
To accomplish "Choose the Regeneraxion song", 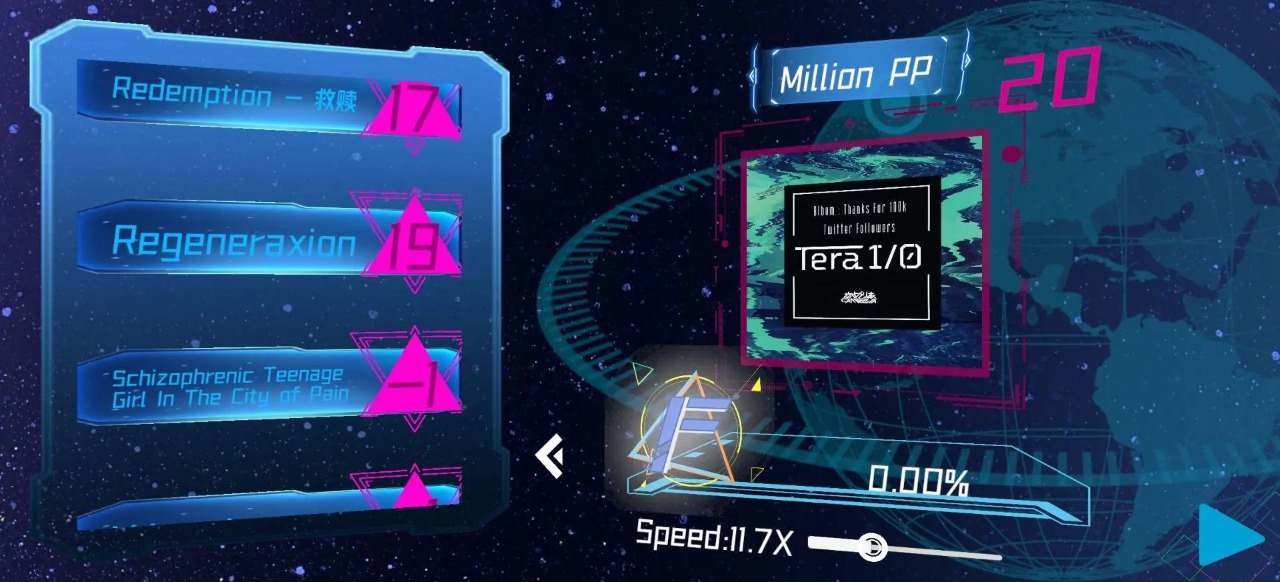I will coord(240,241).
